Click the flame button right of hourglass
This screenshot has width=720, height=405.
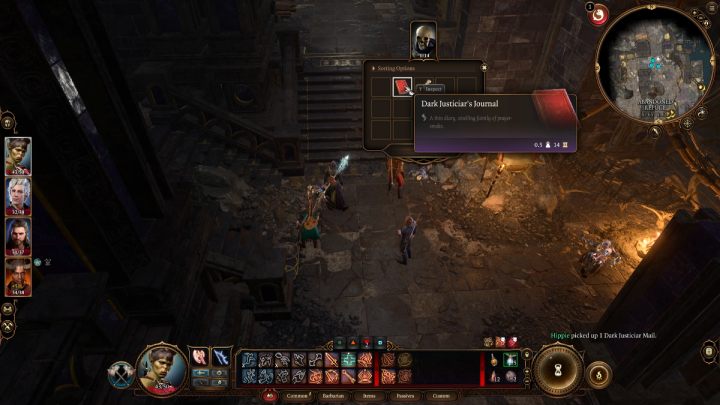click(x=599, y=374)
